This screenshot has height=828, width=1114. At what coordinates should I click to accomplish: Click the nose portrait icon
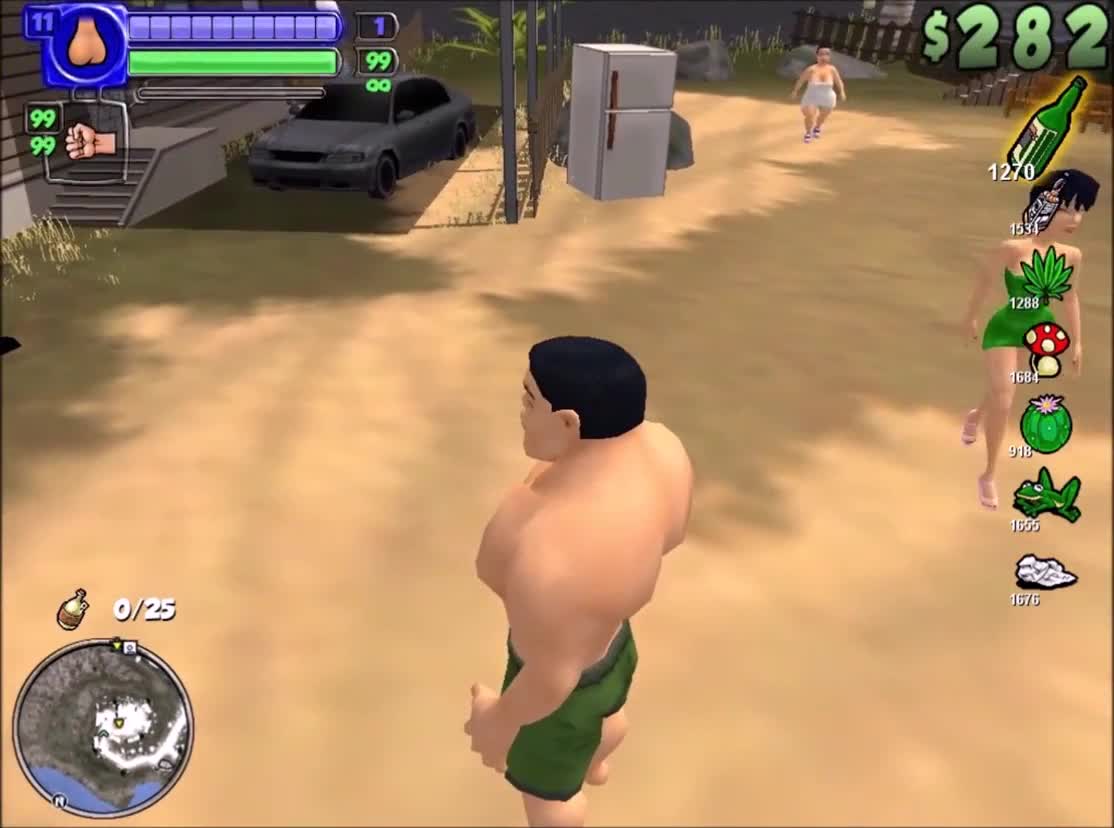pyautogui.click(x=88, y=44)
